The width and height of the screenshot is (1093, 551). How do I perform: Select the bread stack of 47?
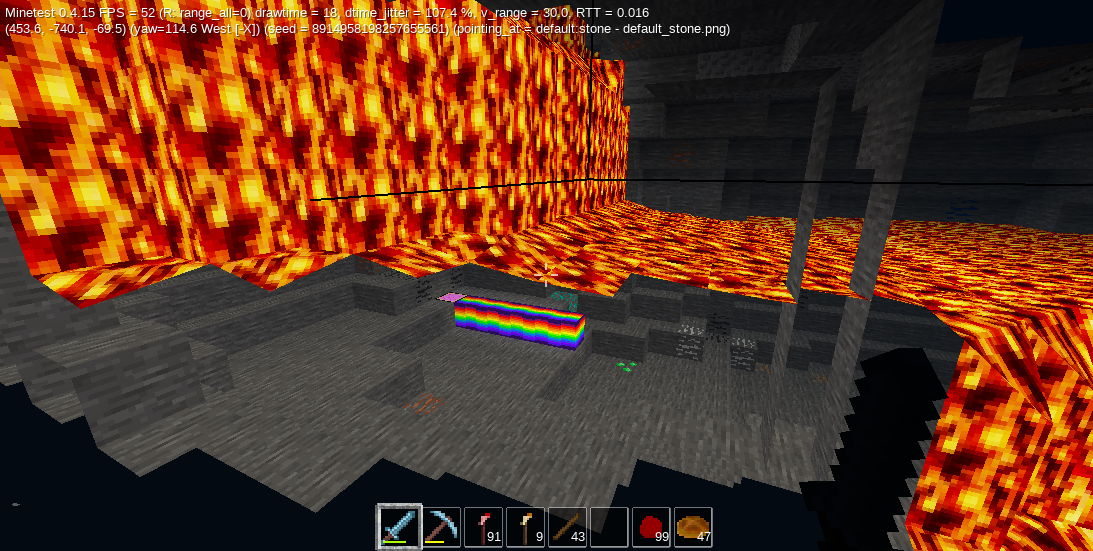pos(693,527)
